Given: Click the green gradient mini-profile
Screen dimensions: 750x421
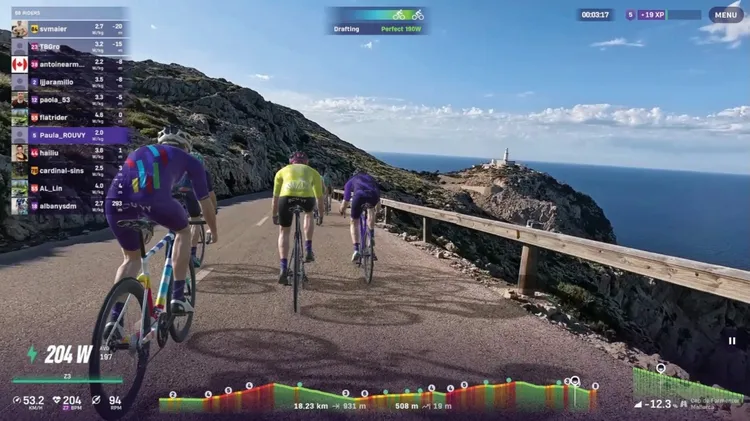Looking at the screenshot, I should click(688, 385).
